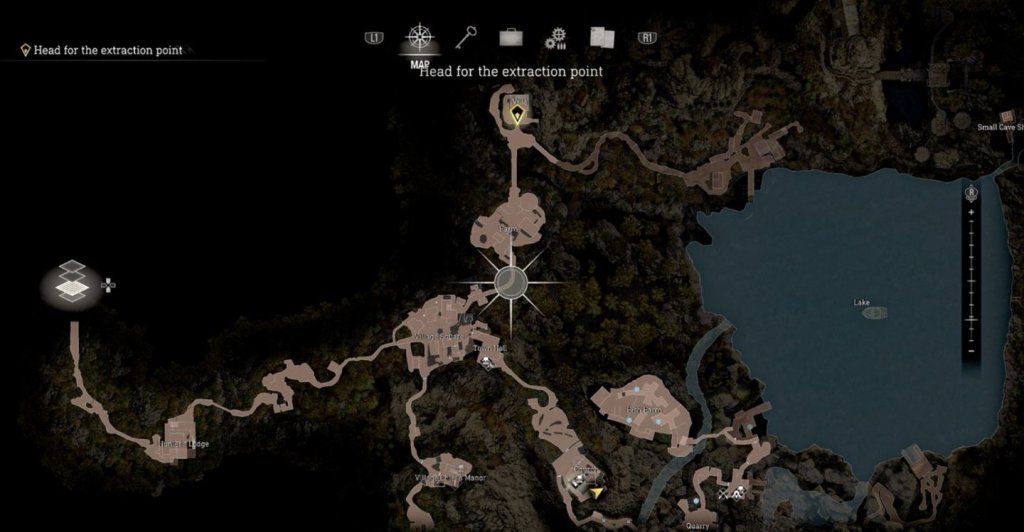Click the map cursor crosshair circle
1024x532 pixels.
(511, 282)
